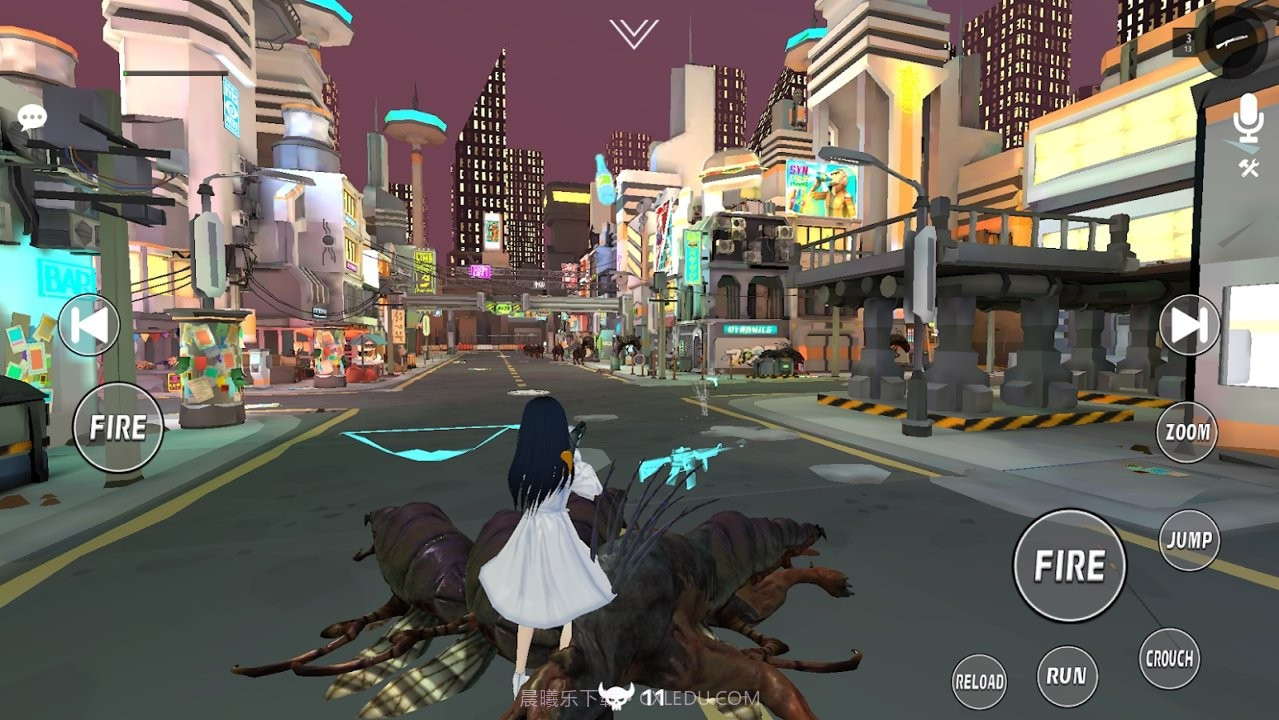Activate the ZOOM button

pos(1187,432)
